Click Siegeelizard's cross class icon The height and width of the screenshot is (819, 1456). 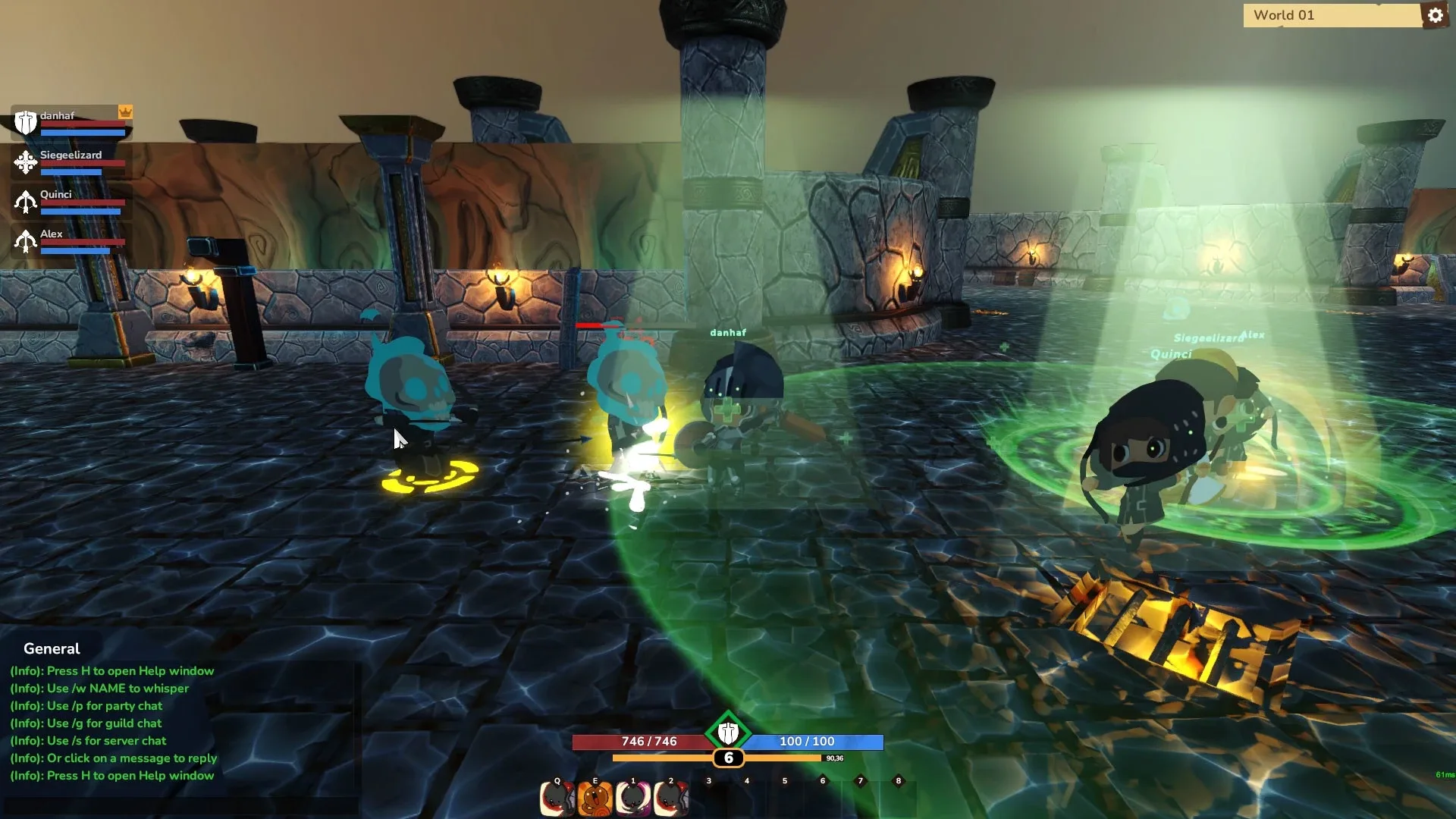click(25, 161)
